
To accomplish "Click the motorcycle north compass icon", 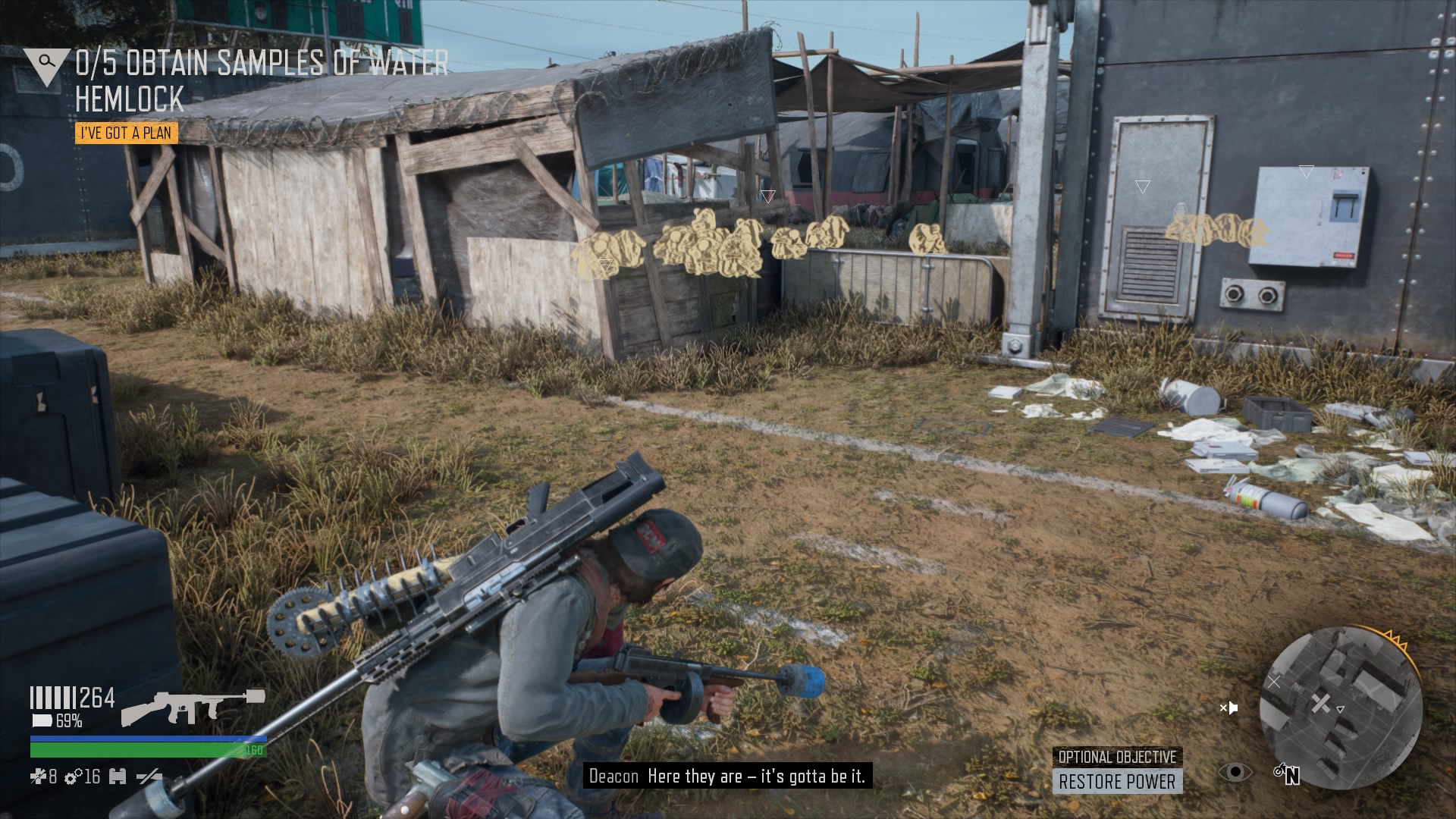I will (x=1288, y=774).
